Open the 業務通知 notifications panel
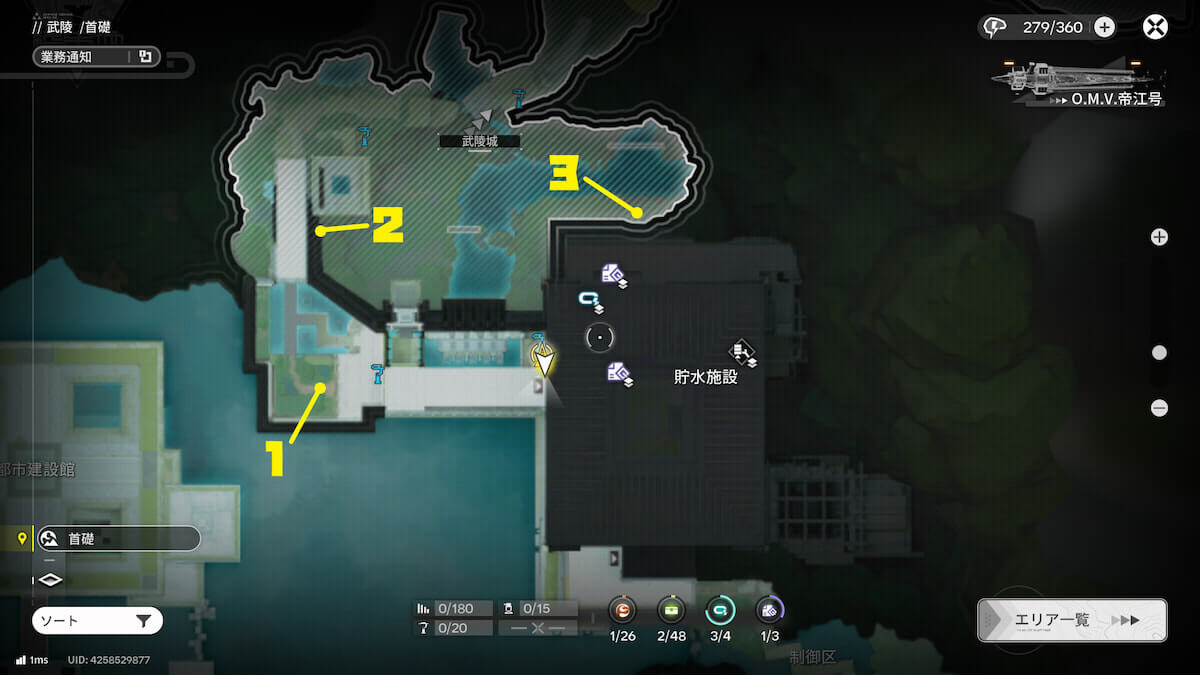This screenshot has width=1200, height=675. click(x=96, y=57)
